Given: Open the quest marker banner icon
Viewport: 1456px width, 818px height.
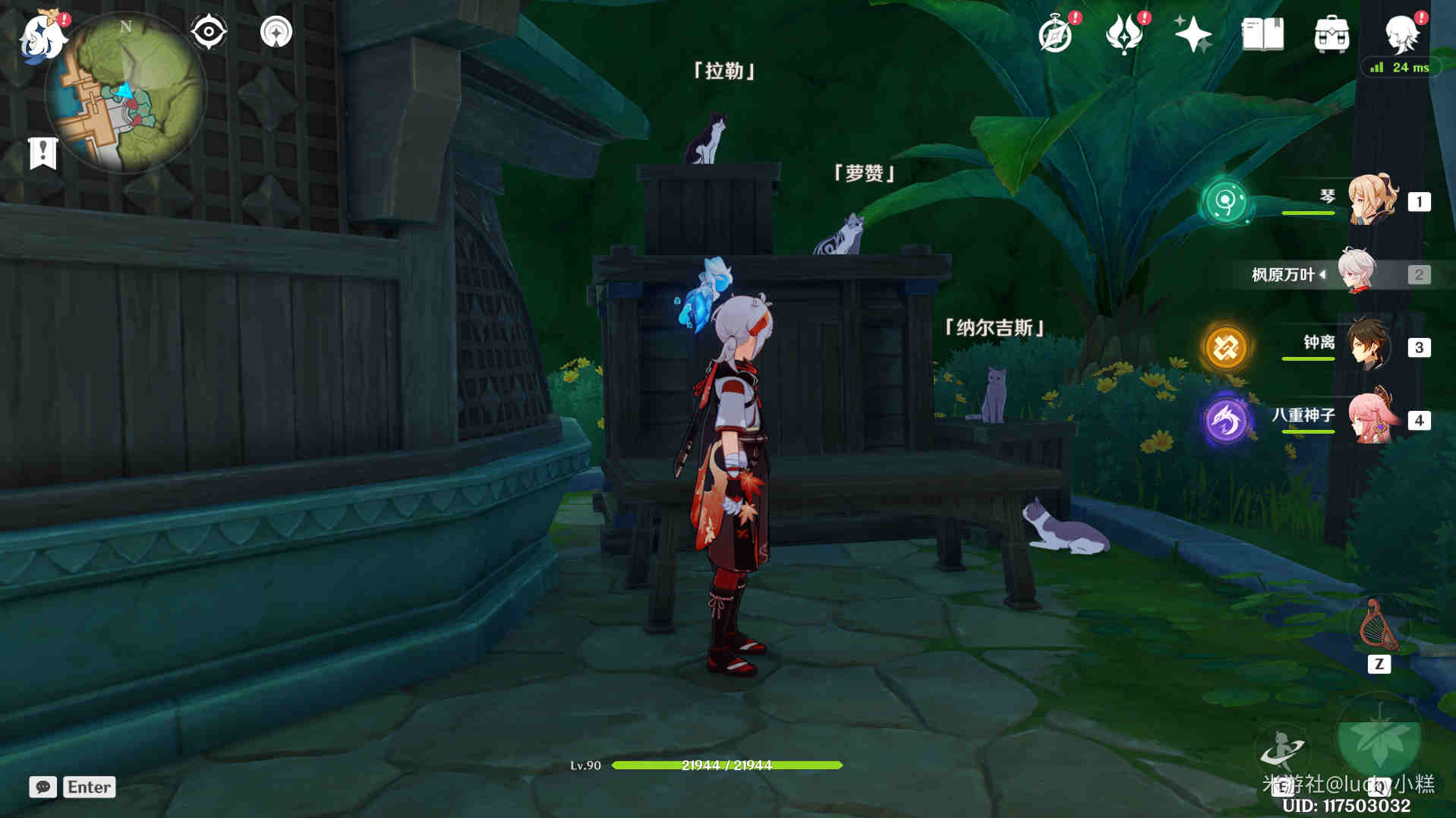Looking at the screenshot, I should tap(43, 153).
